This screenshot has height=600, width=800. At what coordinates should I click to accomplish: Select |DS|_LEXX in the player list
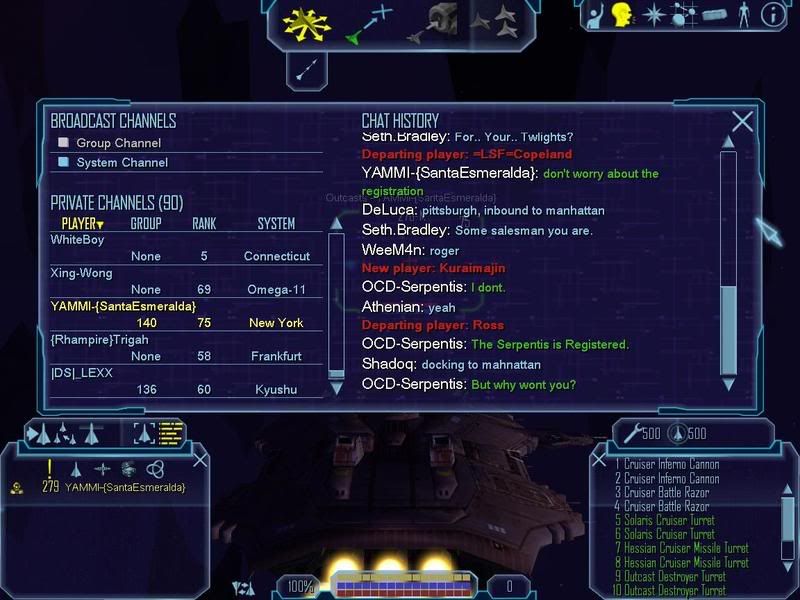point(82,373)
